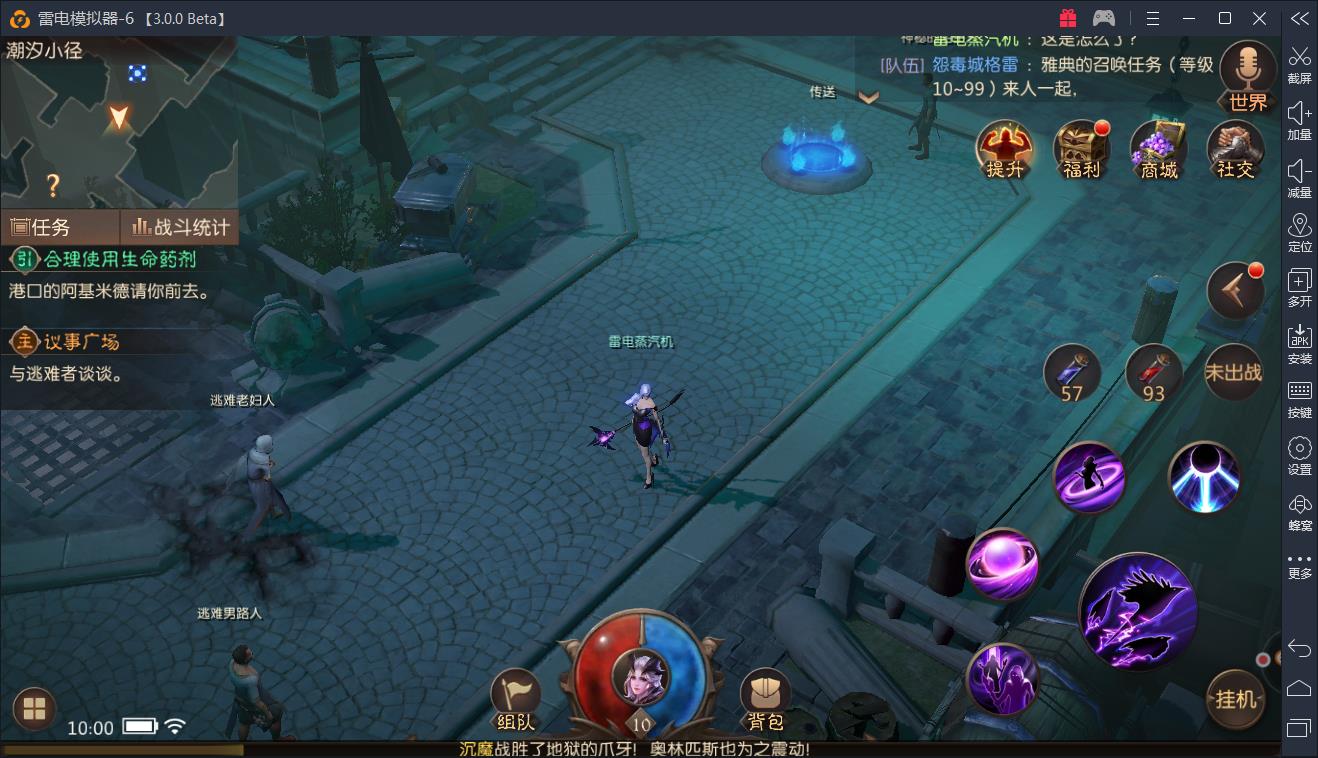Viewport: 1318px width, 758px height.
Task: Activate the large purple main attack skill
Action: (1138, 610)
